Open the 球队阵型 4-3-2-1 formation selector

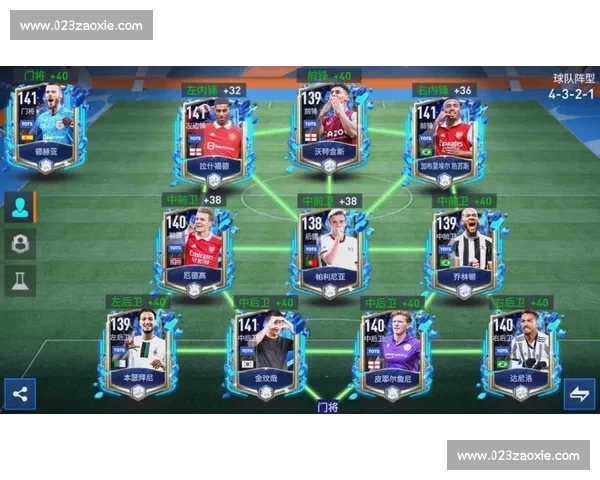[572, 87]
